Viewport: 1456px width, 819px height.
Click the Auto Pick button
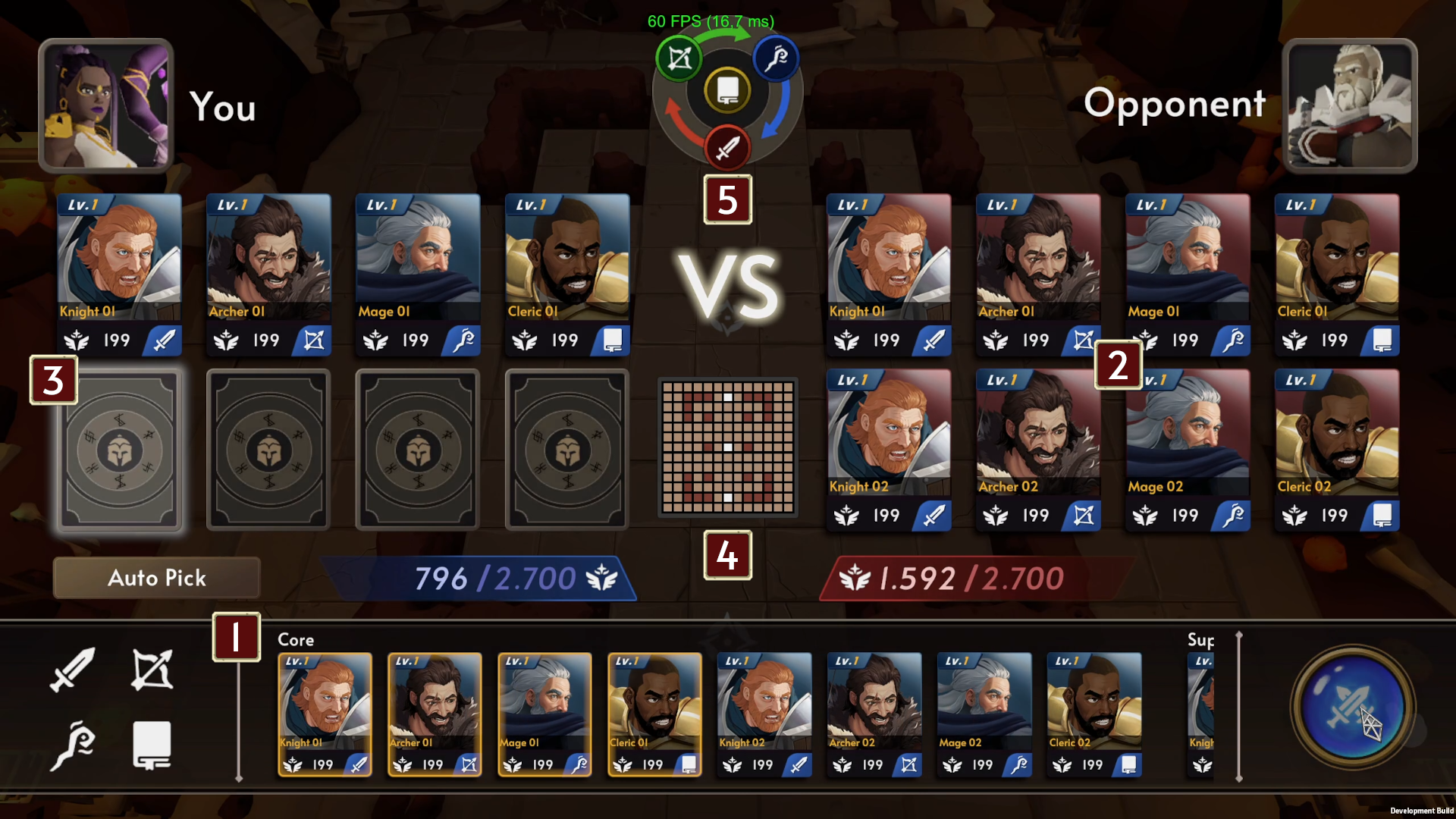pyautogui.click(x=156, y=578)
